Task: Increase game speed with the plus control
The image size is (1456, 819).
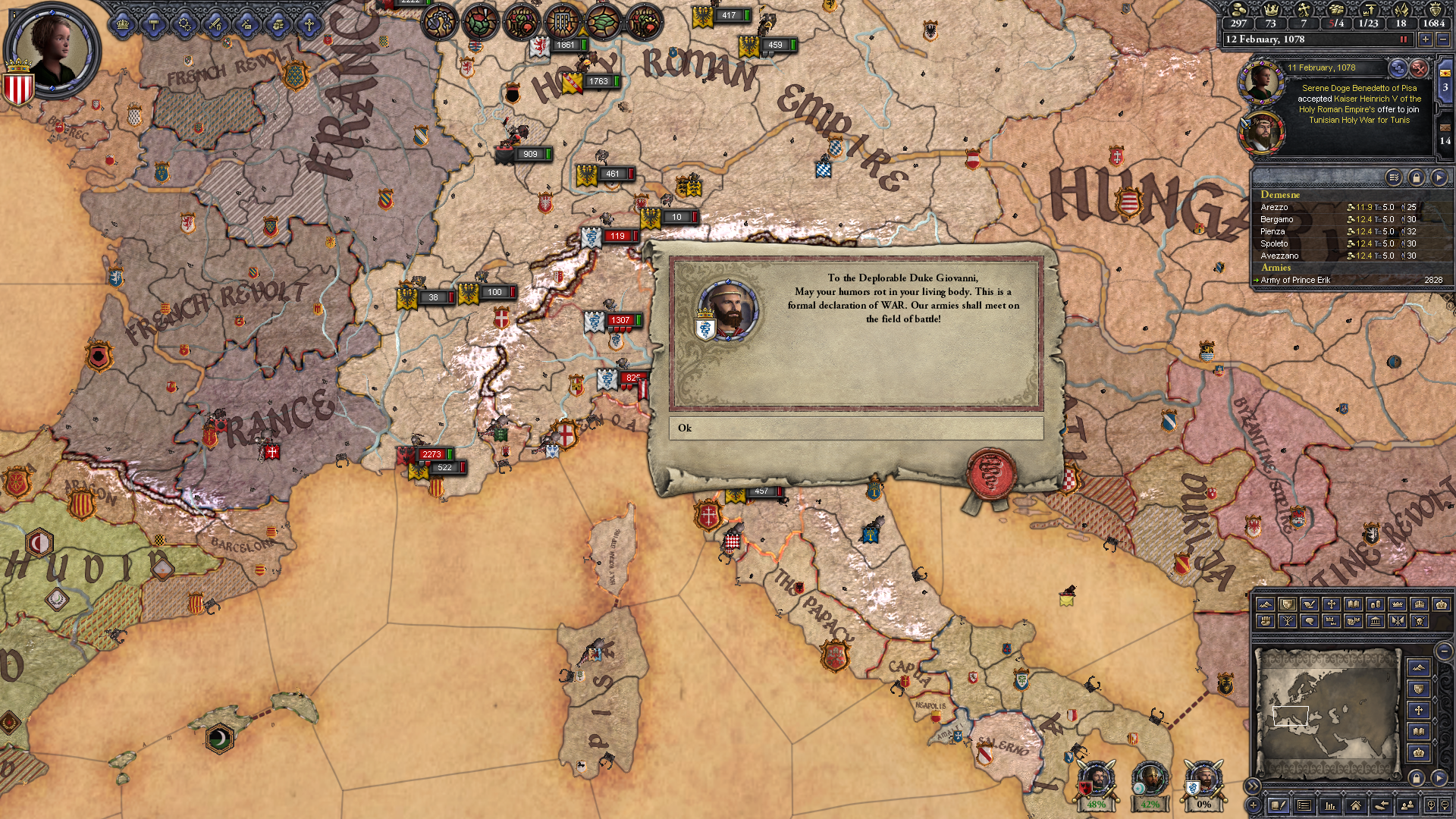Action: pos(1426,39)
